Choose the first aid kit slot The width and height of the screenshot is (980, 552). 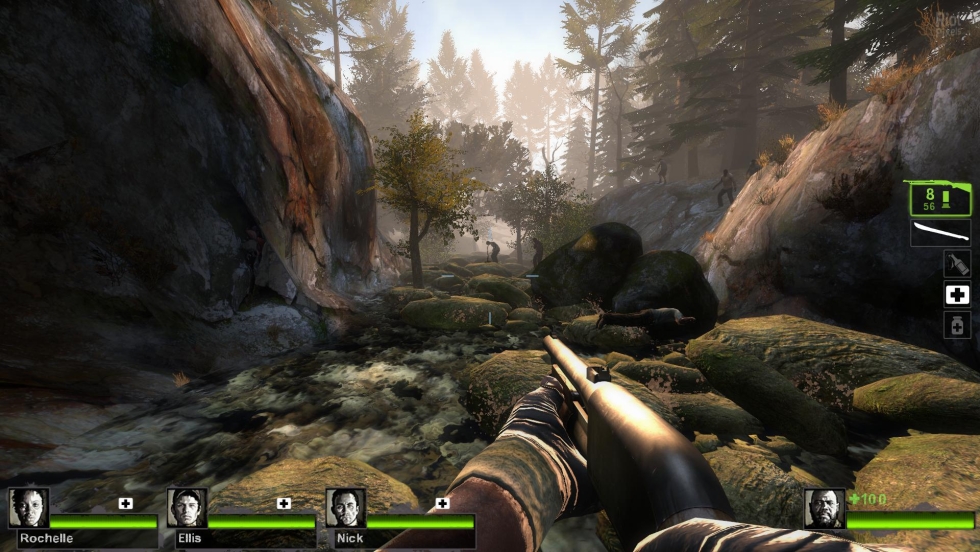coord(957,295)
